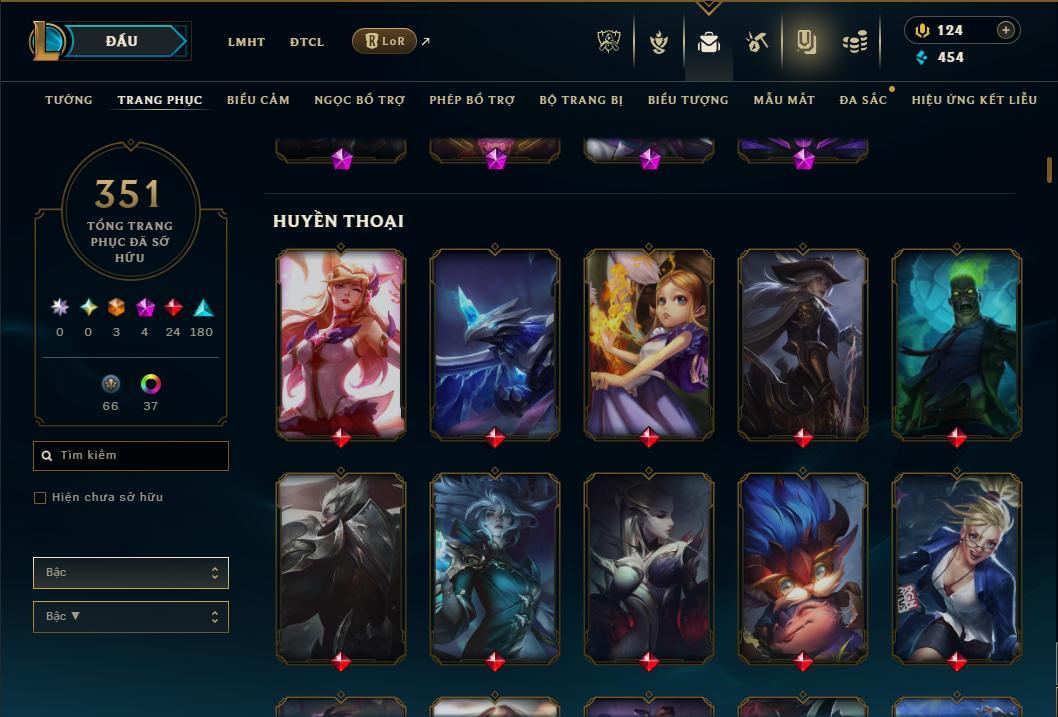Click the plus button to buy RP

click(x=1006, y=30)
